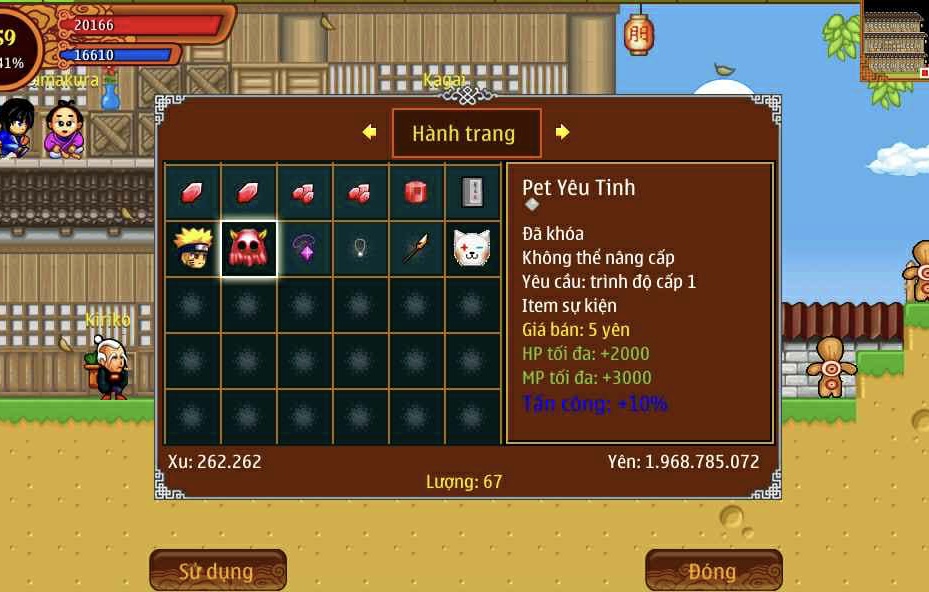Select the spear weapon slot
This screenshot has width=929, height=592.
pos(416,249)
